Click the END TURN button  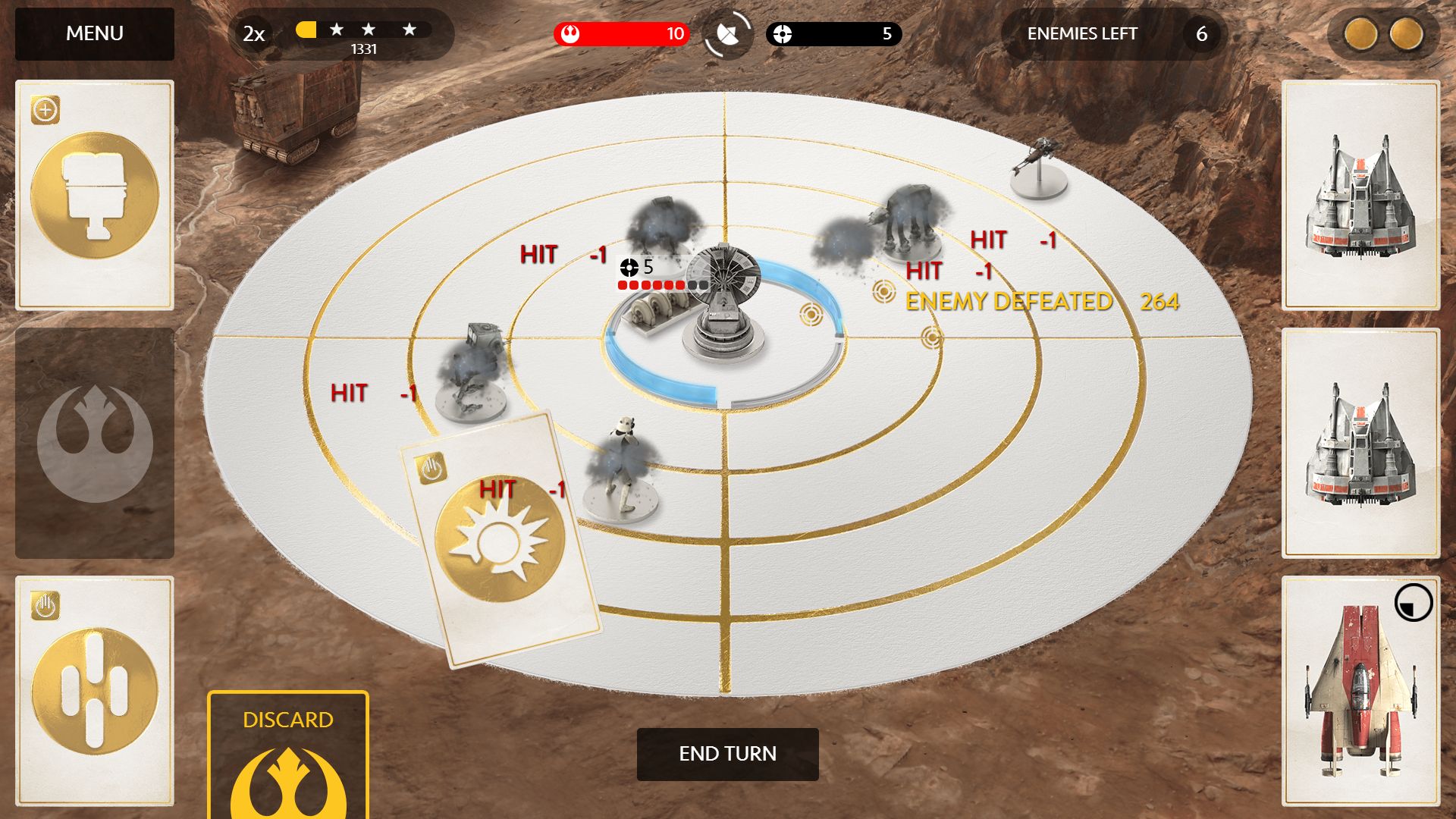[x=727, y=754]
